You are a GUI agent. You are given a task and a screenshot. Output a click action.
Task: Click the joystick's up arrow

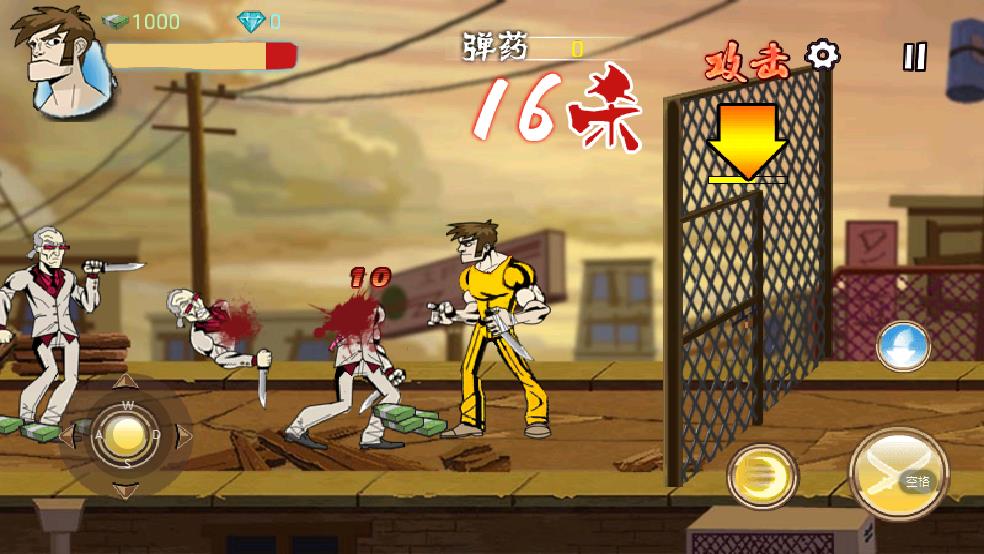click(x=126, y=384)
